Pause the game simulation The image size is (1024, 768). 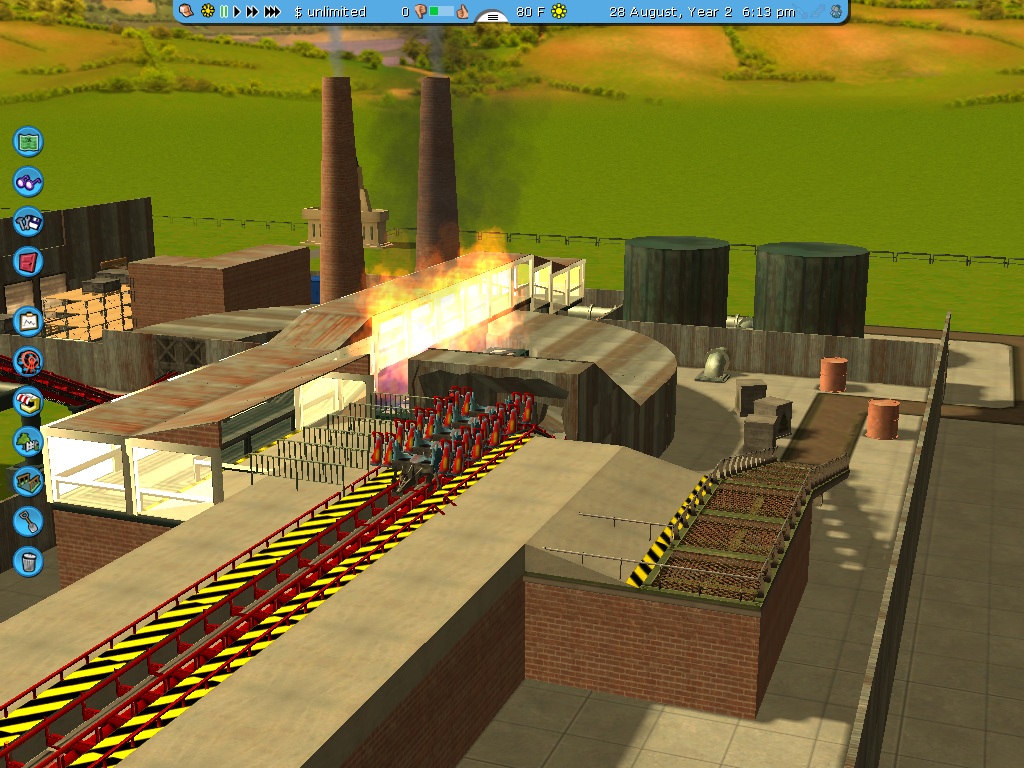224,12
